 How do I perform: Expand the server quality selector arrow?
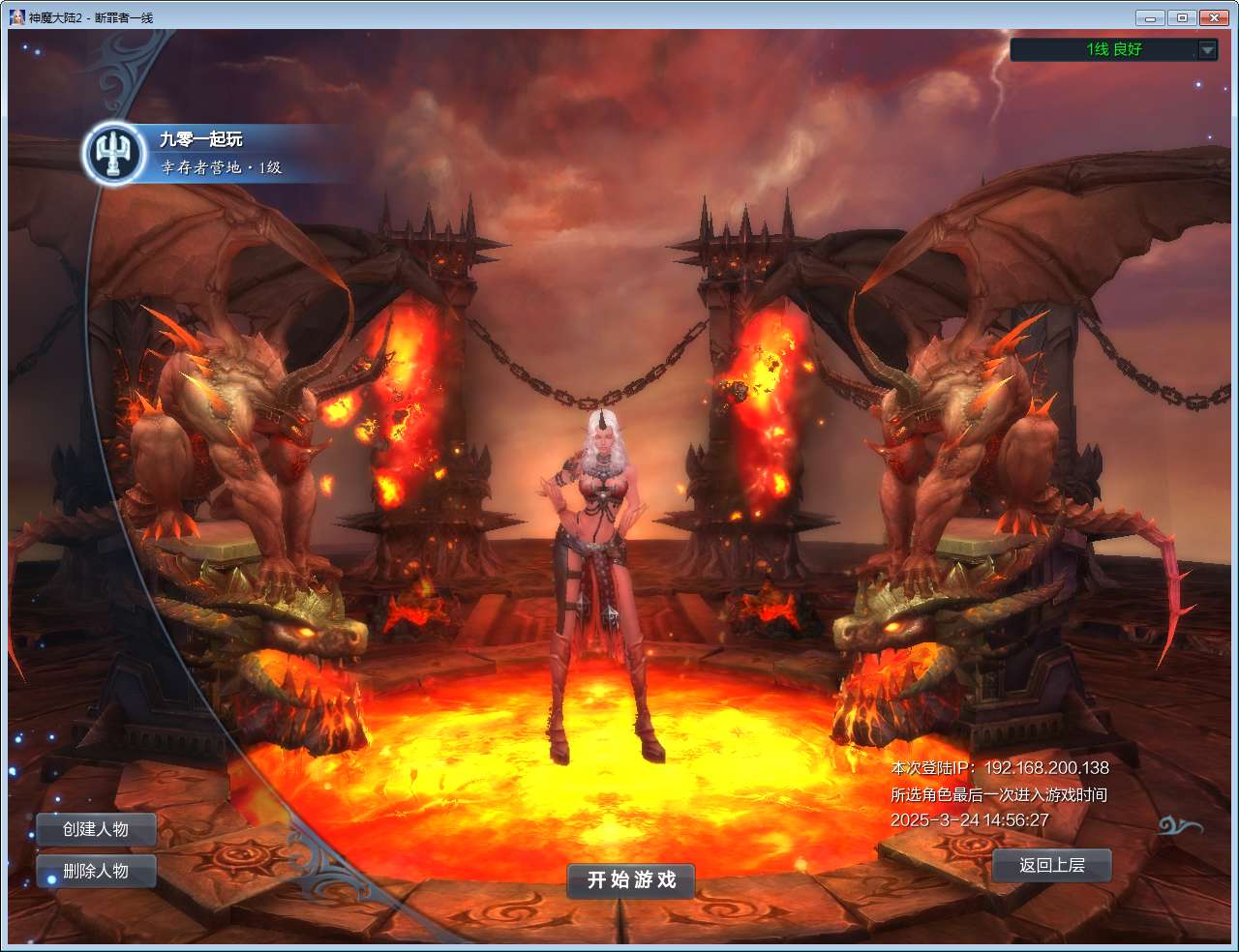[x=1205, y=50]
